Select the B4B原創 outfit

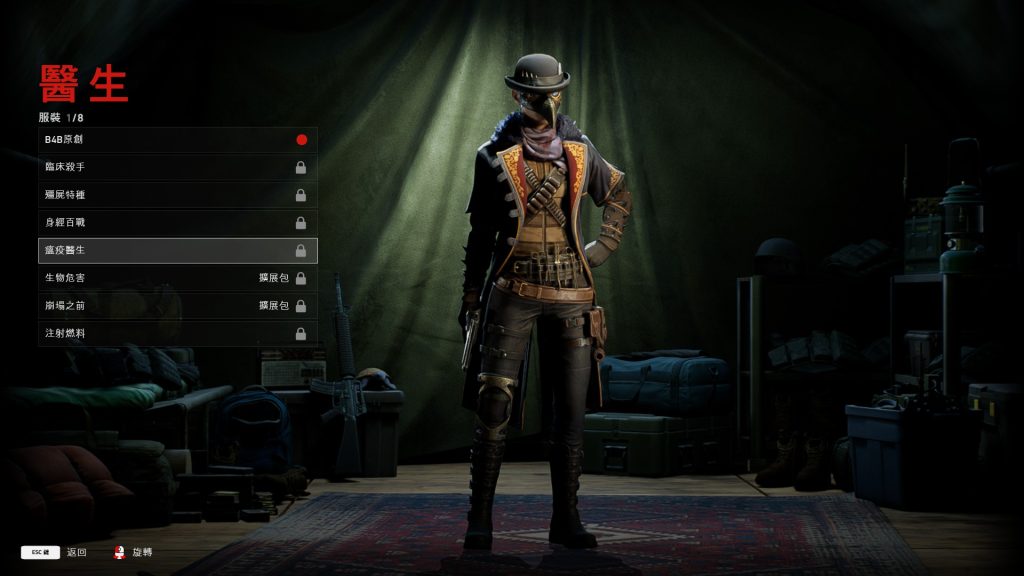178,139
